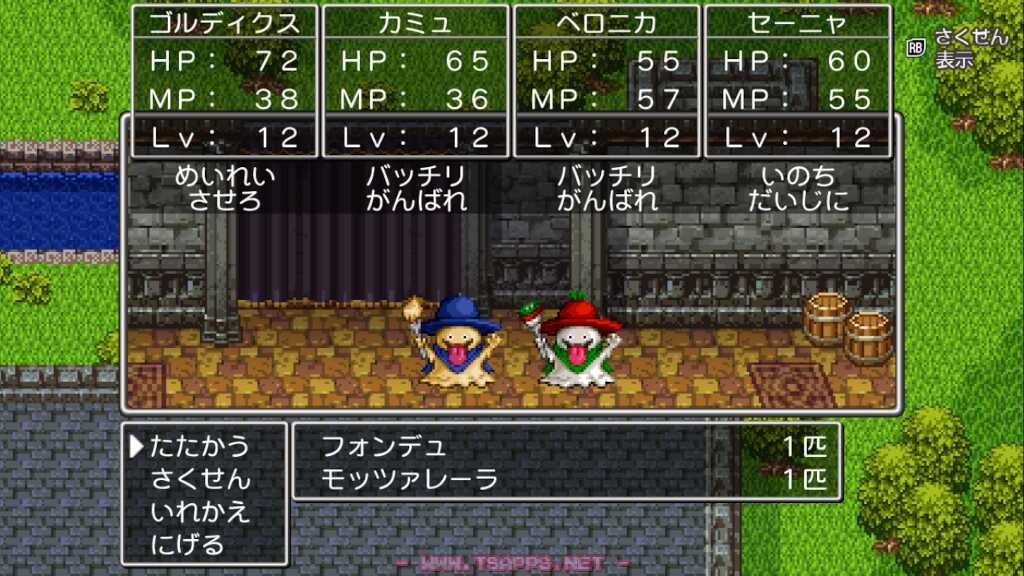Choose the さくせん command
1024x576 pixels.
[x=200, y=479]
